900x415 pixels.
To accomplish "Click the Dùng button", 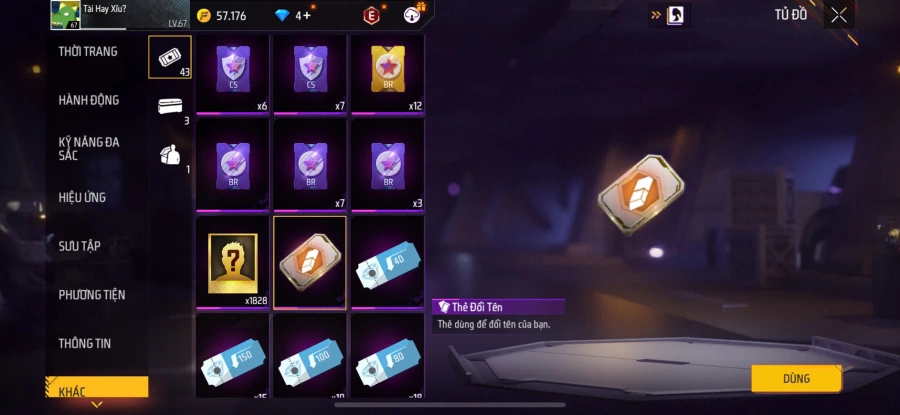I will (796, 378).
